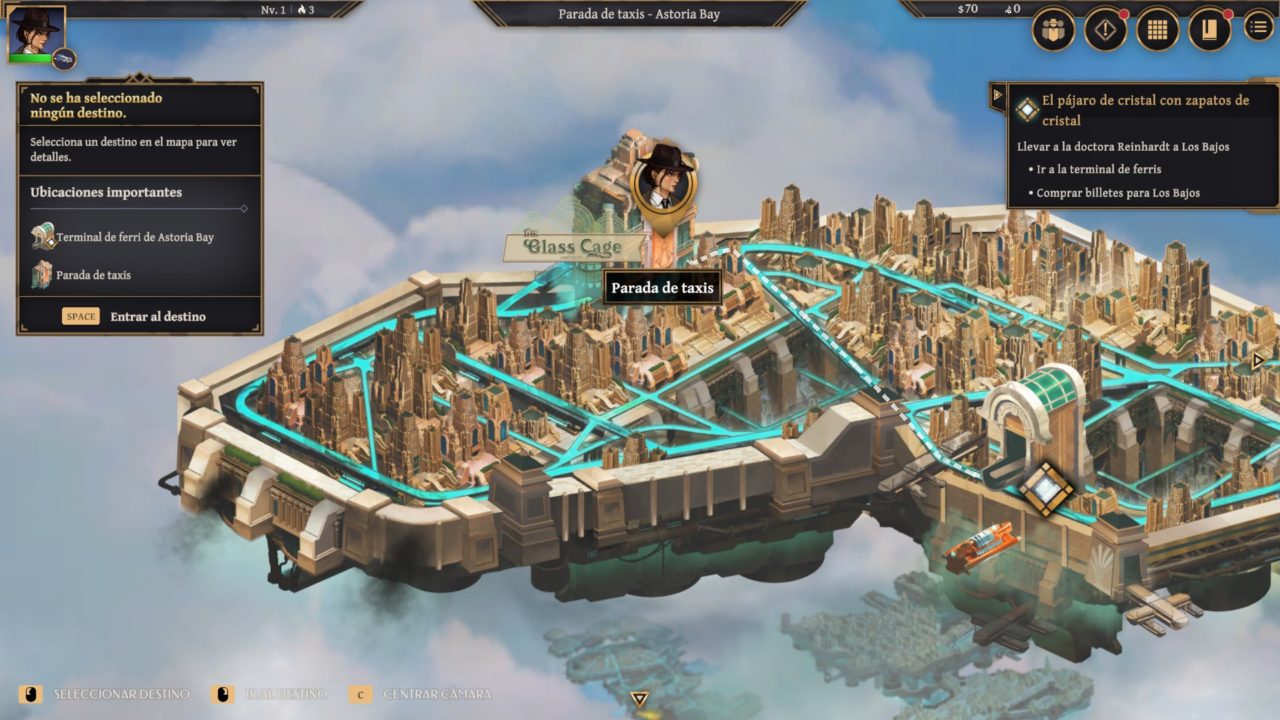Select Parada de taxis in important locations list
Viewport: 1280px width, 720px height.
(x=93, y=275)
